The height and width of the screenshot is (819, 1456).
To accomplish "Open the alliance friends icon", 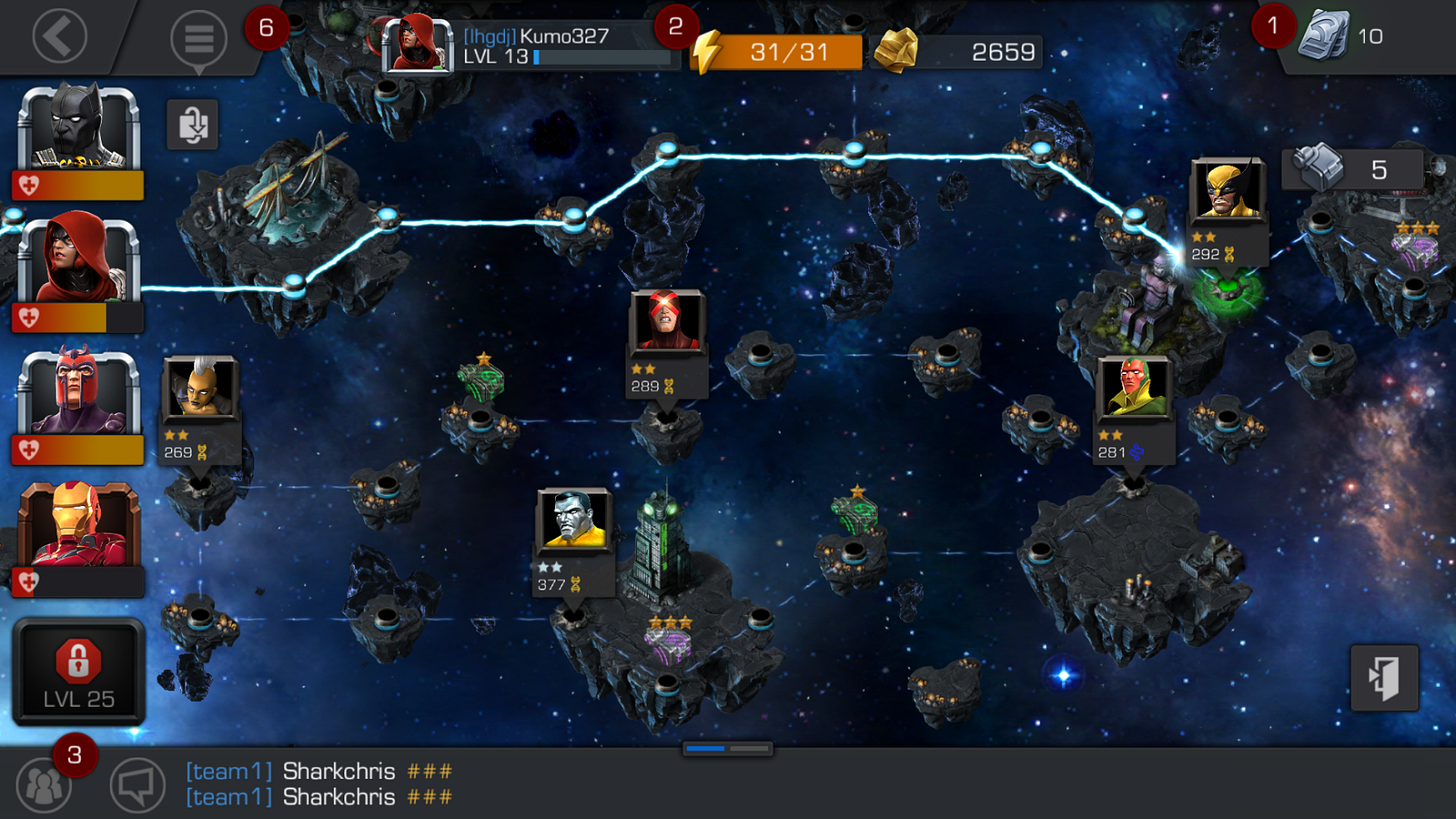I will (43, 784).
